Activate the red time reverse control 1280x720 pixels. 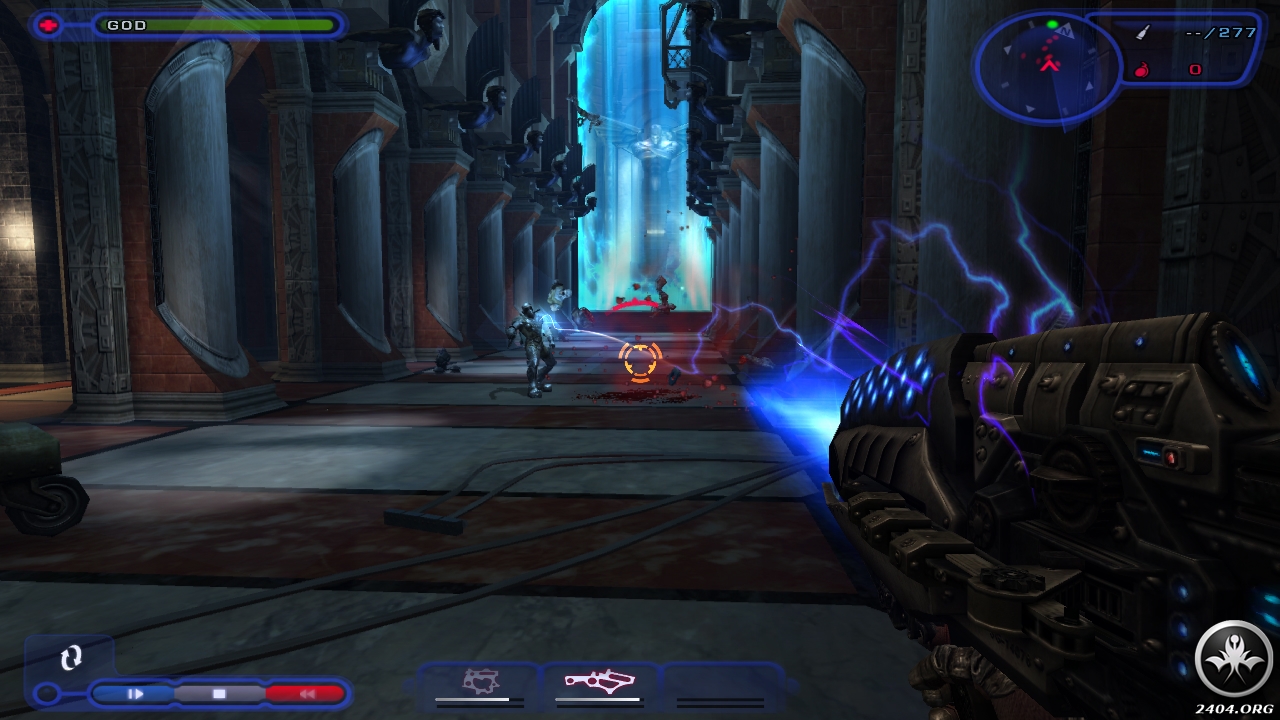point(306,693)
